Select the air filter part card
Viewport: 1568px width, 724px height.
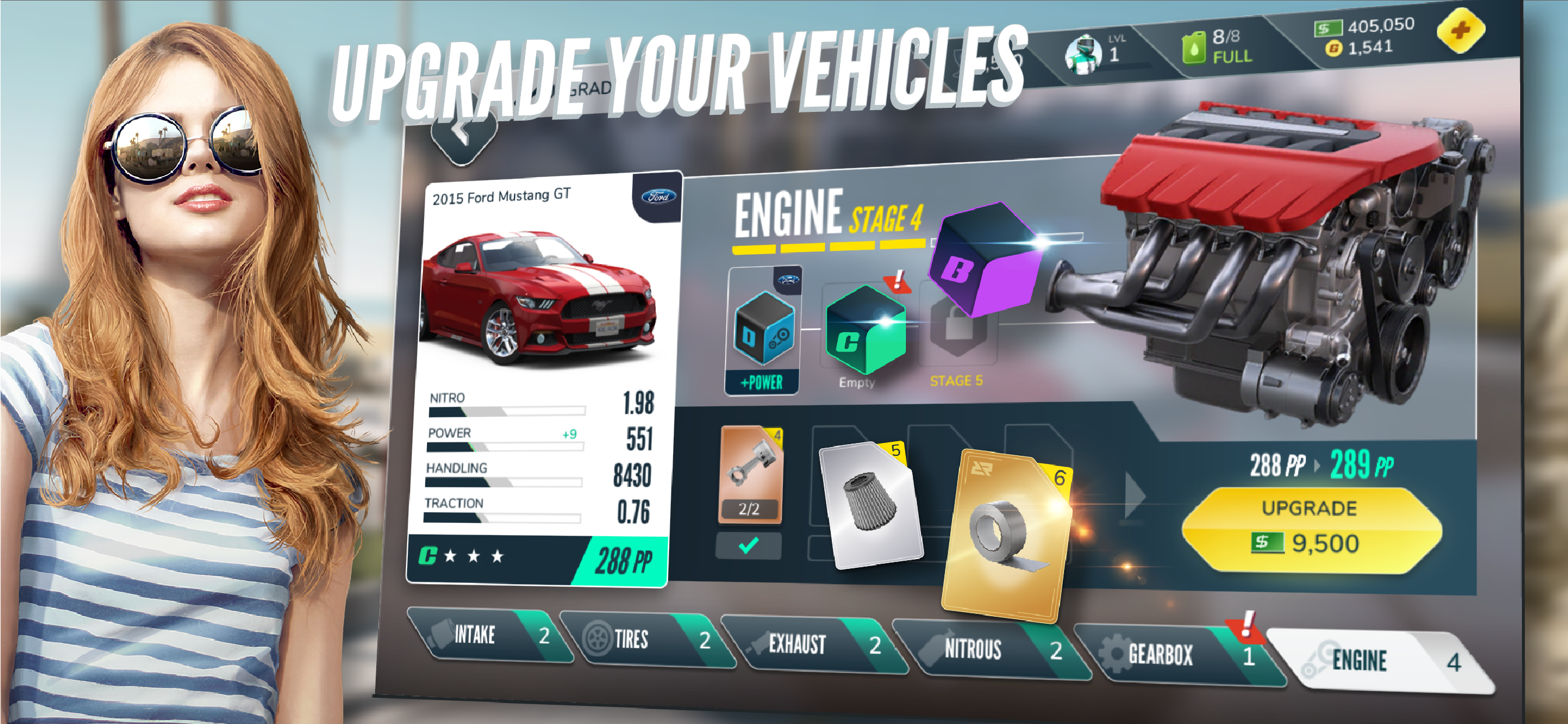click(x=870, y=505)
